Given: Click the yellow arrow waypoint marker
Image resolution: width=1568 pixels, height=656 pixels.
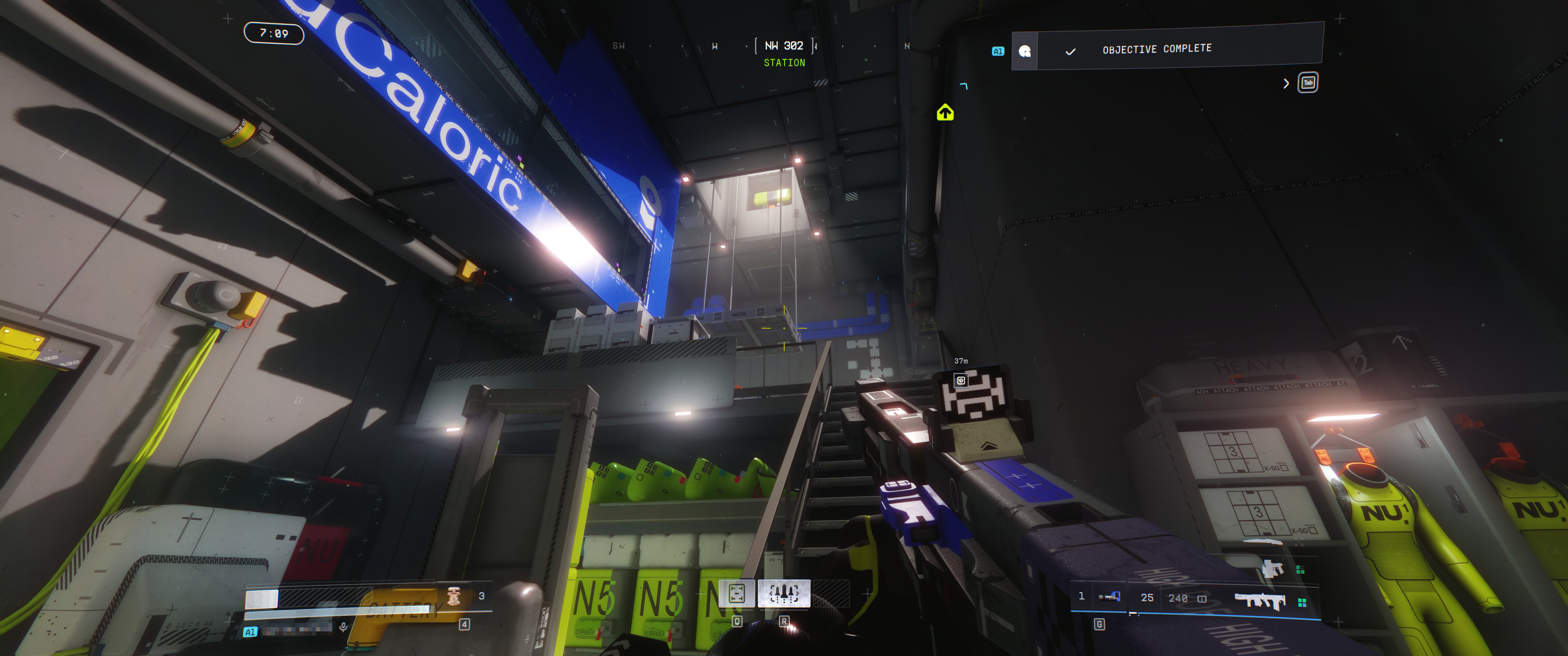Looking at the screenshot, I should (x=945, y=113).
